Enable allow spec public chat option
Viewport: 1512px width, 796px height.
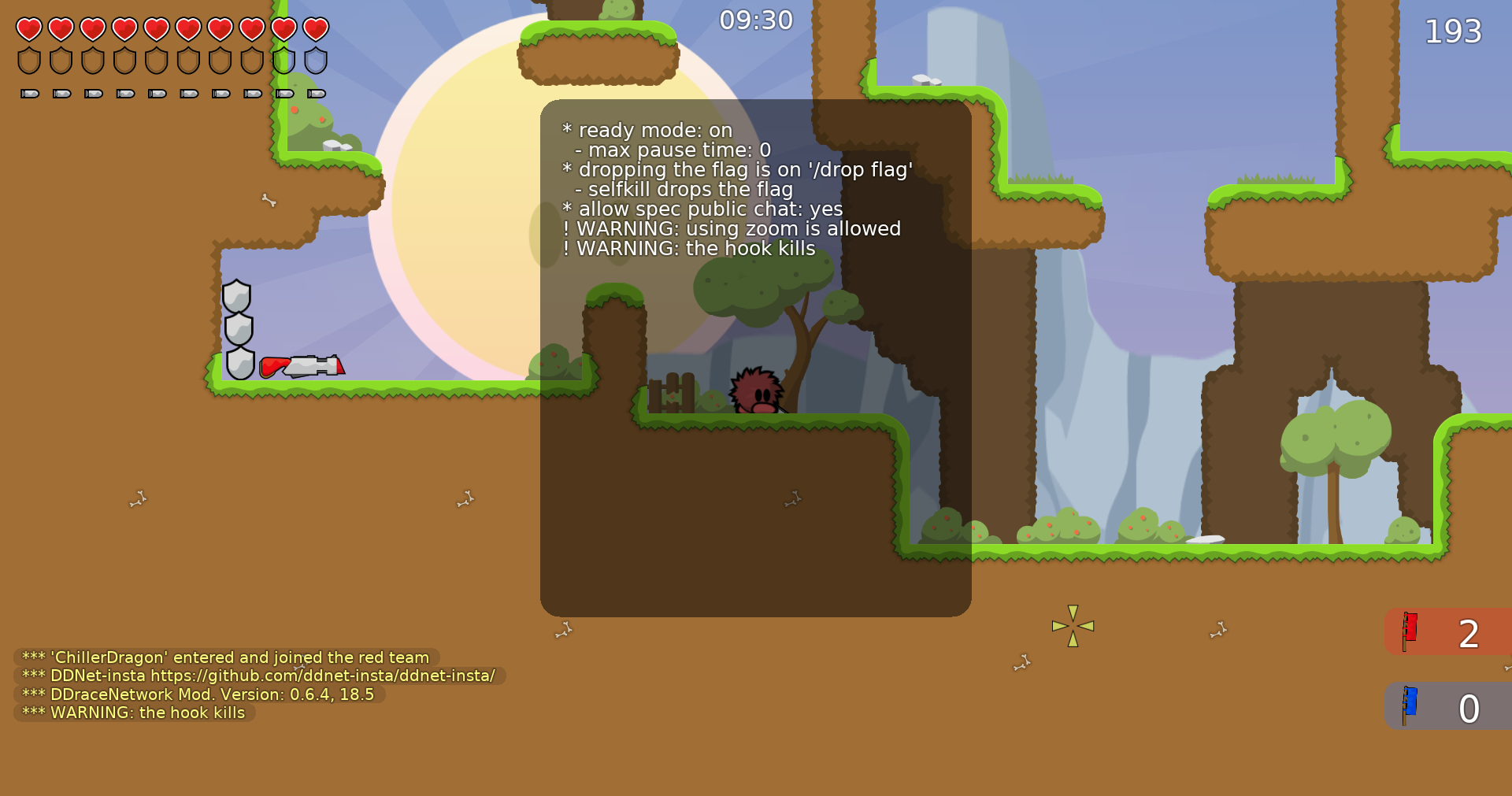tap(702, 209)
